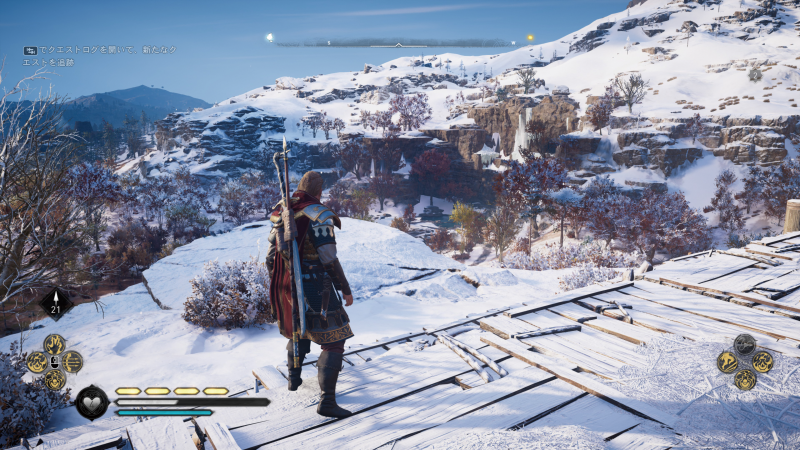Click the greyed-out melee ability icon

coord(745,344)
